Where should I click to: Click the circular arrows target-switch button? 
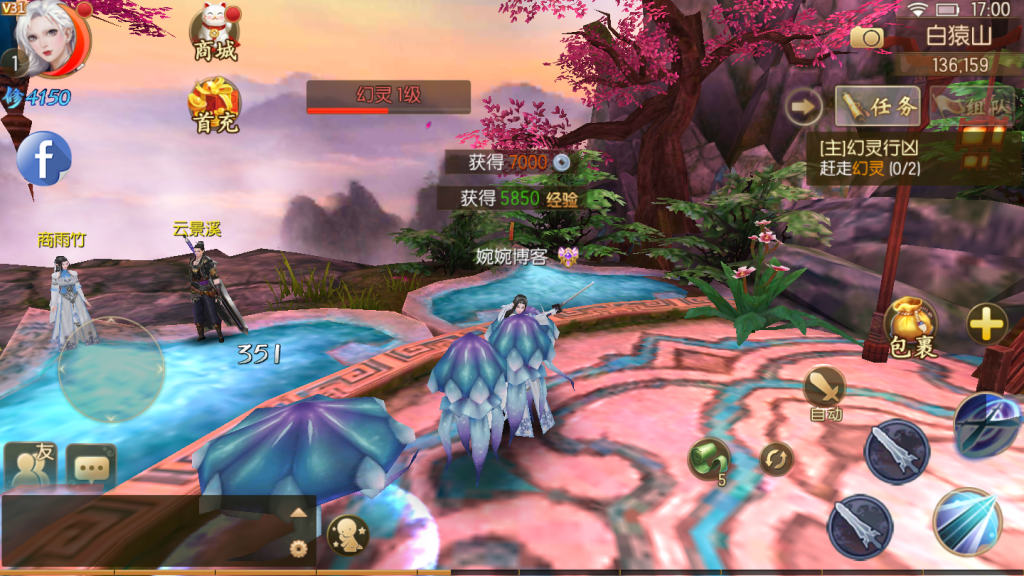(775, 459)
